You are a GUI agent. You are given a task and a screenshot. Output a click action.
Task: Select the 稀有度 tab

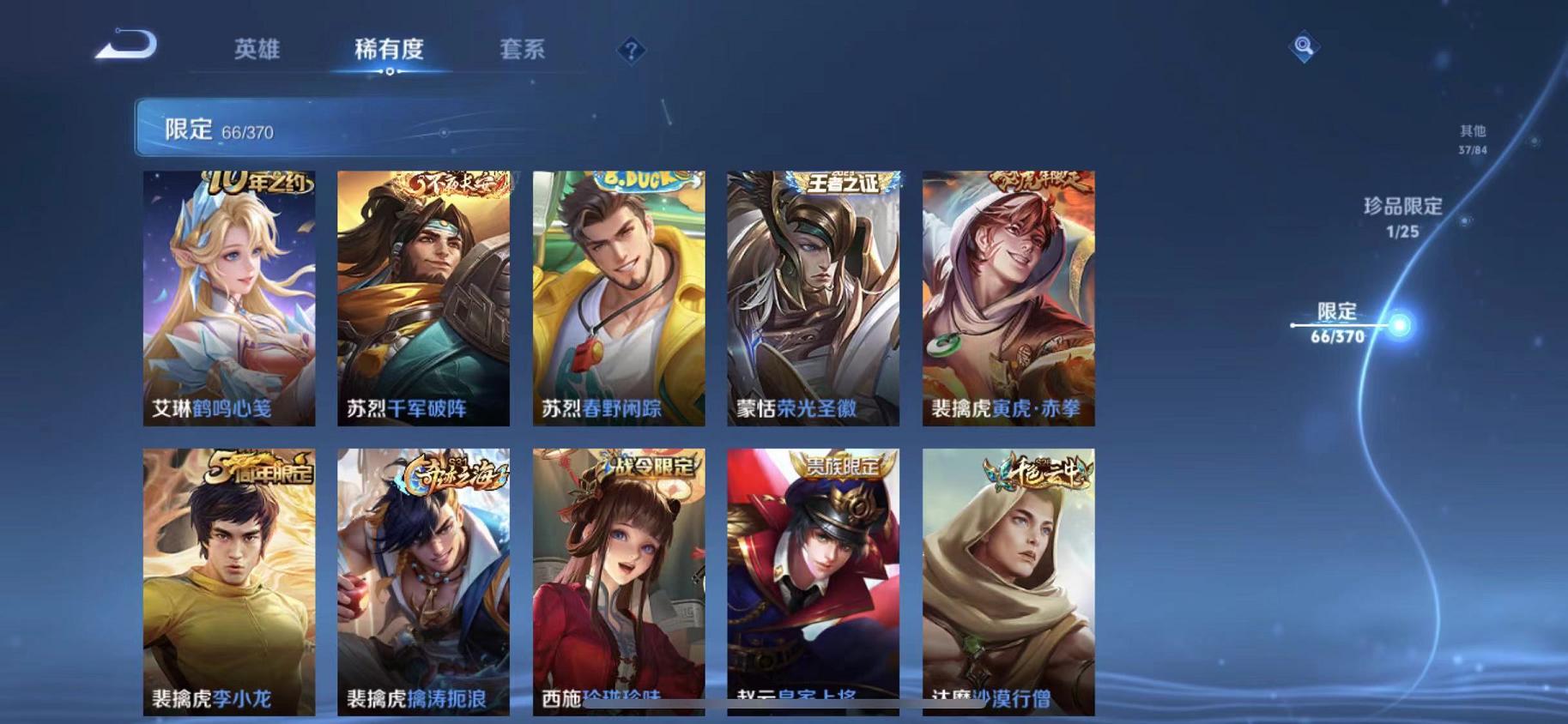click(390, 50)
